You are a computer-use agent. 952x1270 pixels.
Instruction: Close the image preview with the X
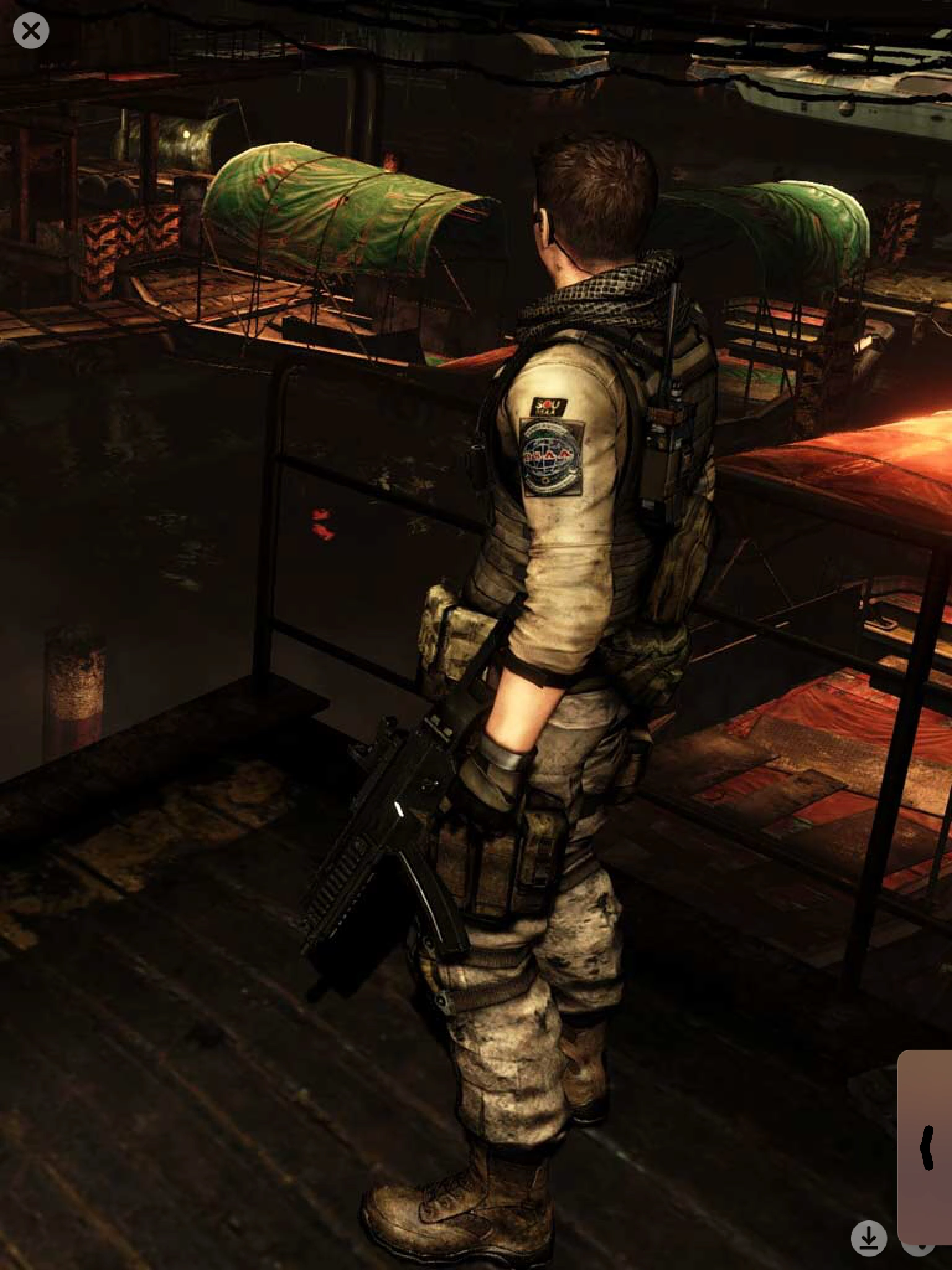coord(32,31)
